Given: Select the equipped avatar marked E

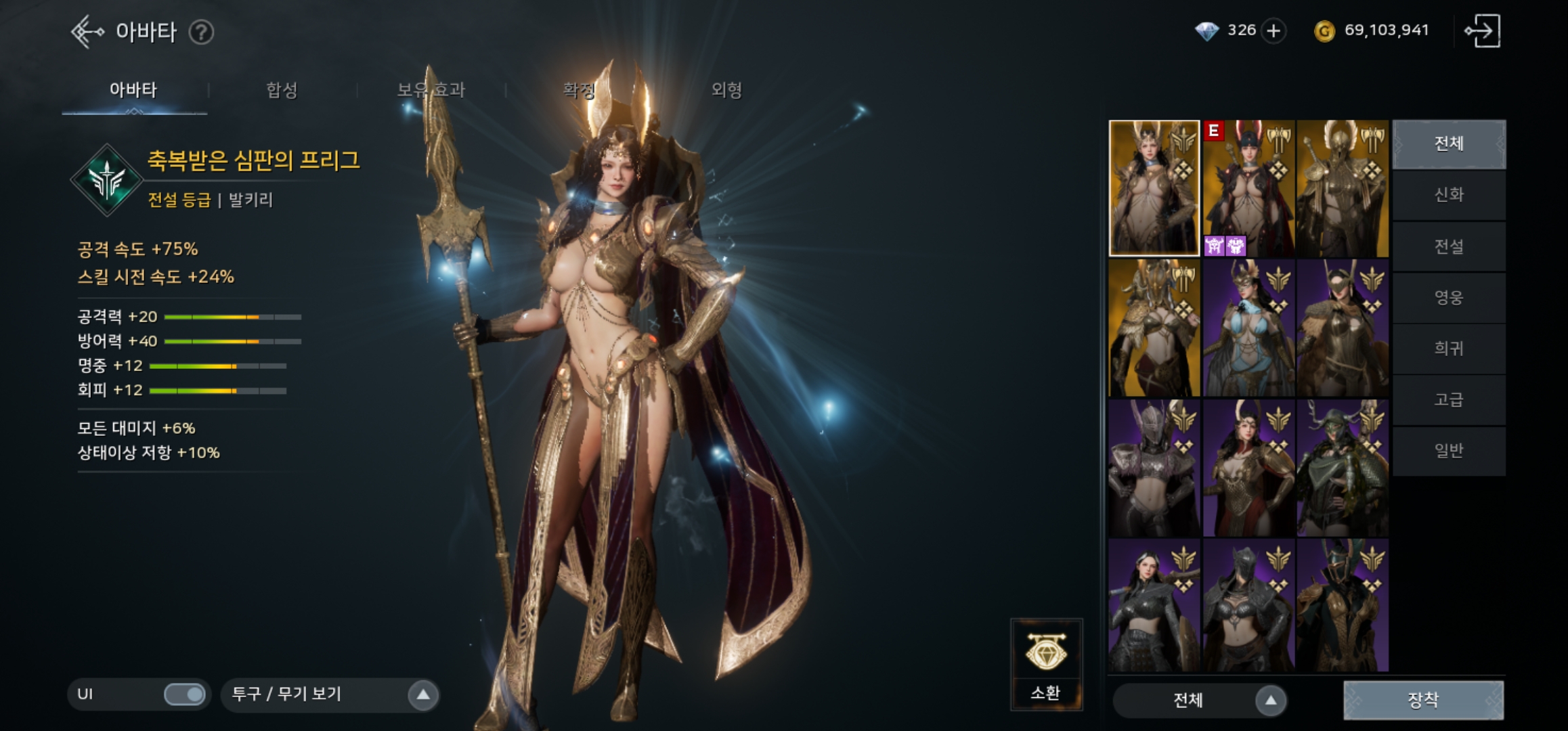Looking at the screenshot, I should point(1248,188).
